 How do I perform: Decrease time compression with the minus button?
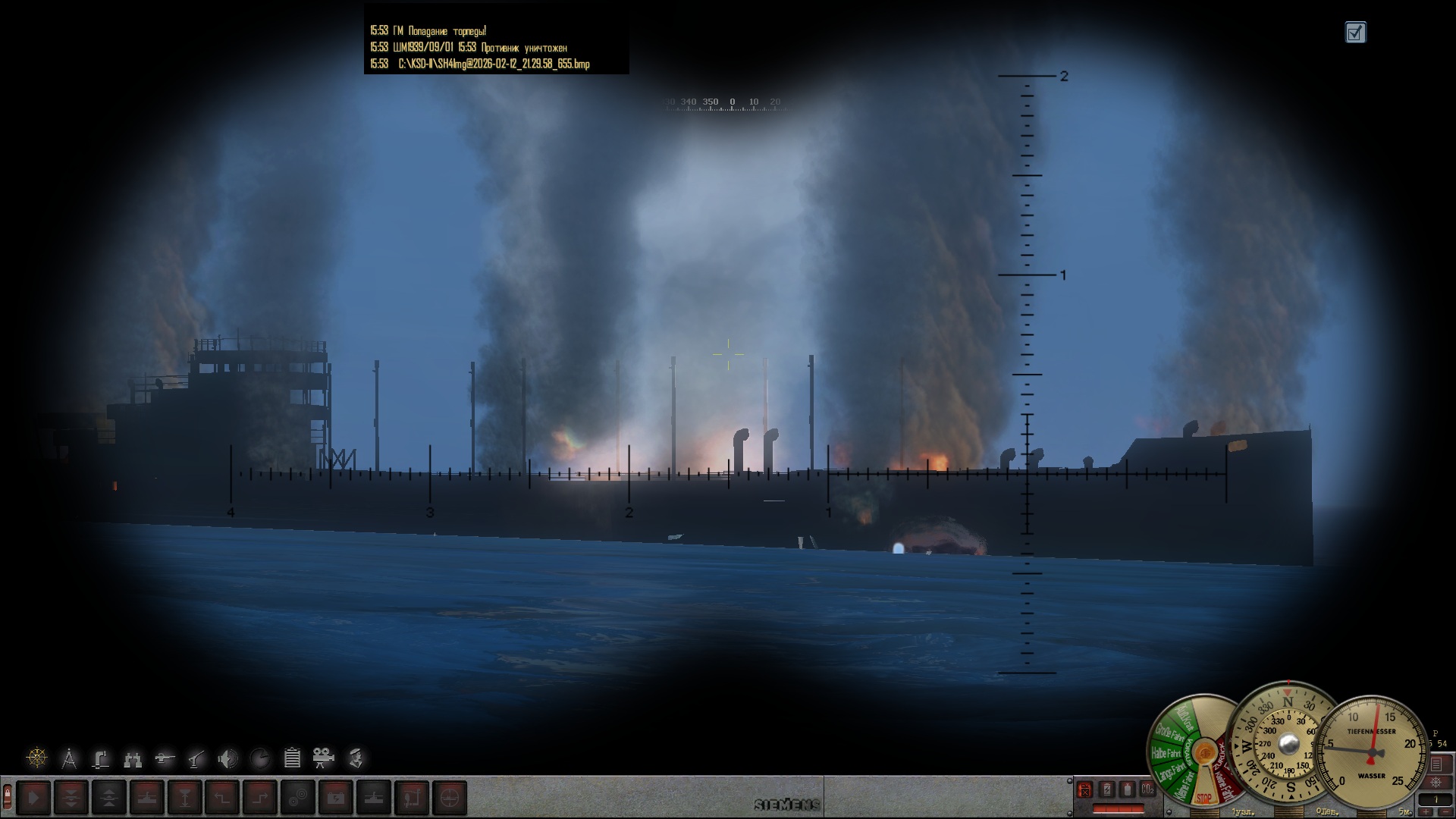[1445, 812]
